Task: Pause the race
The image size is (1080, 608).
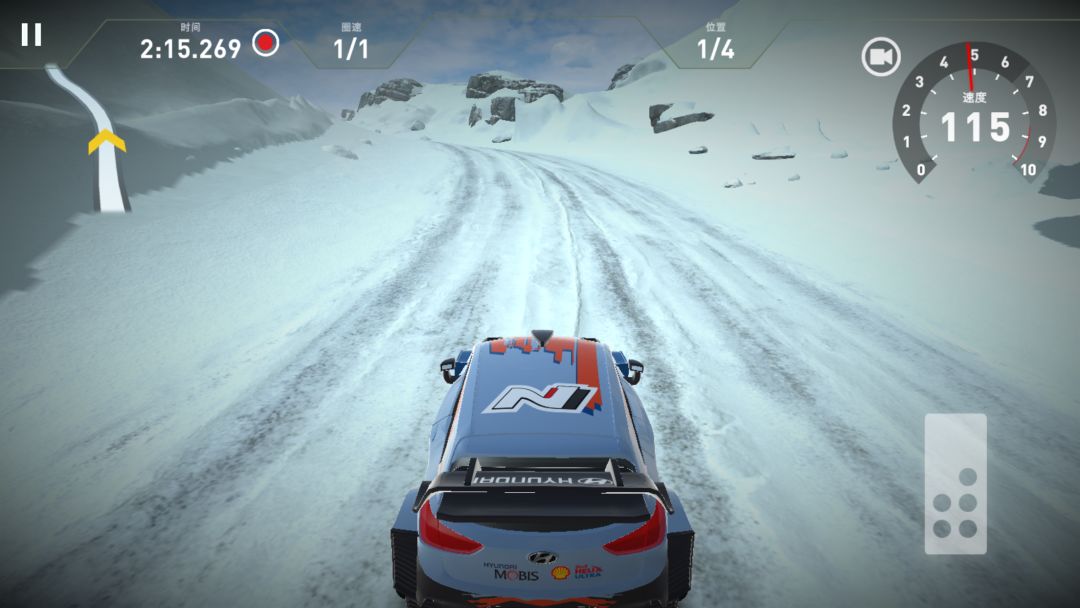Action: (32, 35)
